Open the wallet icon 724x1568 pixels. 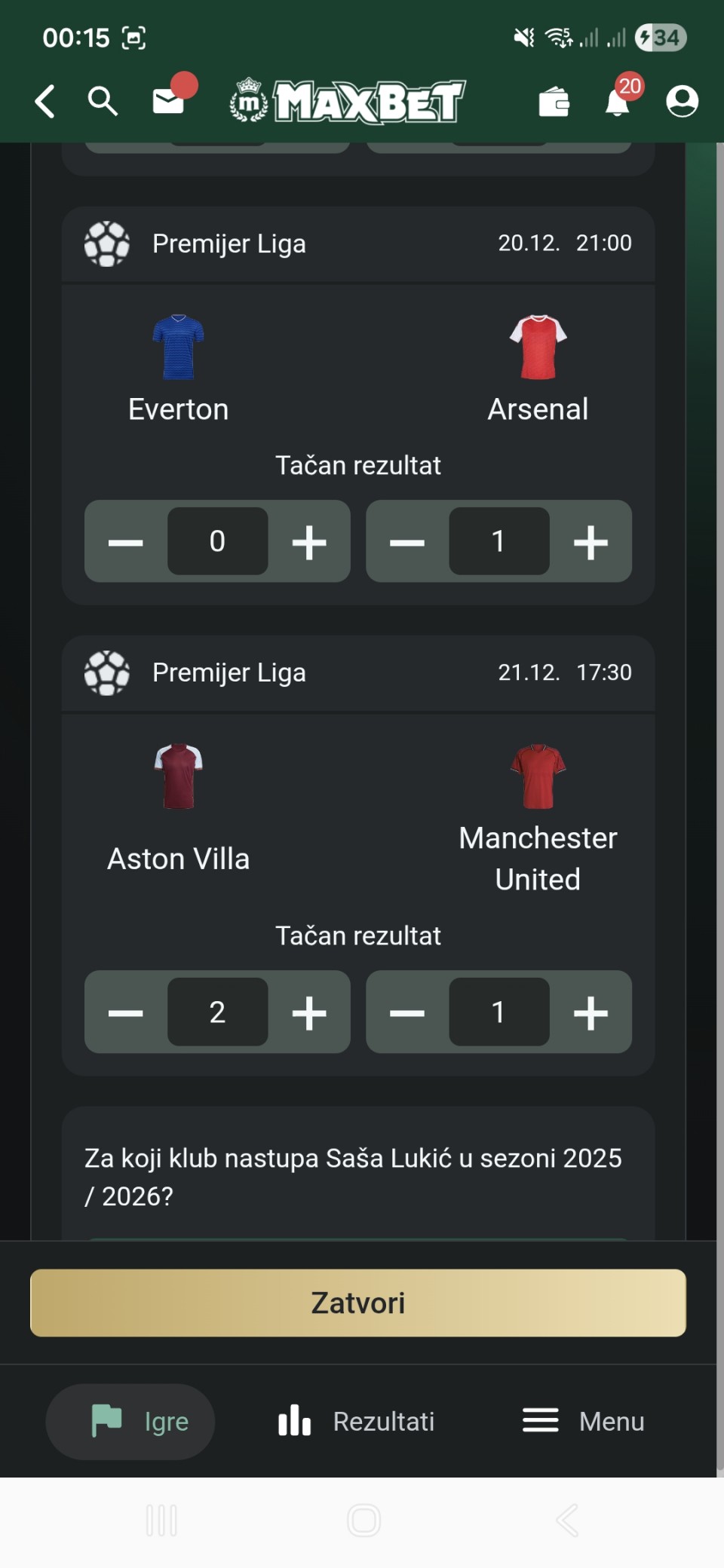(554, 102)
